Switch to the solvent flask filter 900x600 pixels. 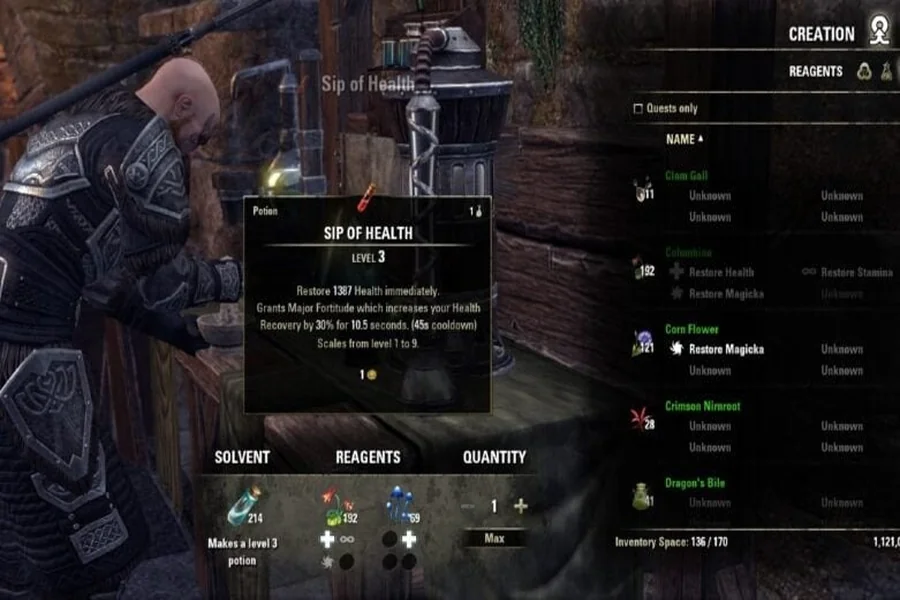(x=887, y=71)
